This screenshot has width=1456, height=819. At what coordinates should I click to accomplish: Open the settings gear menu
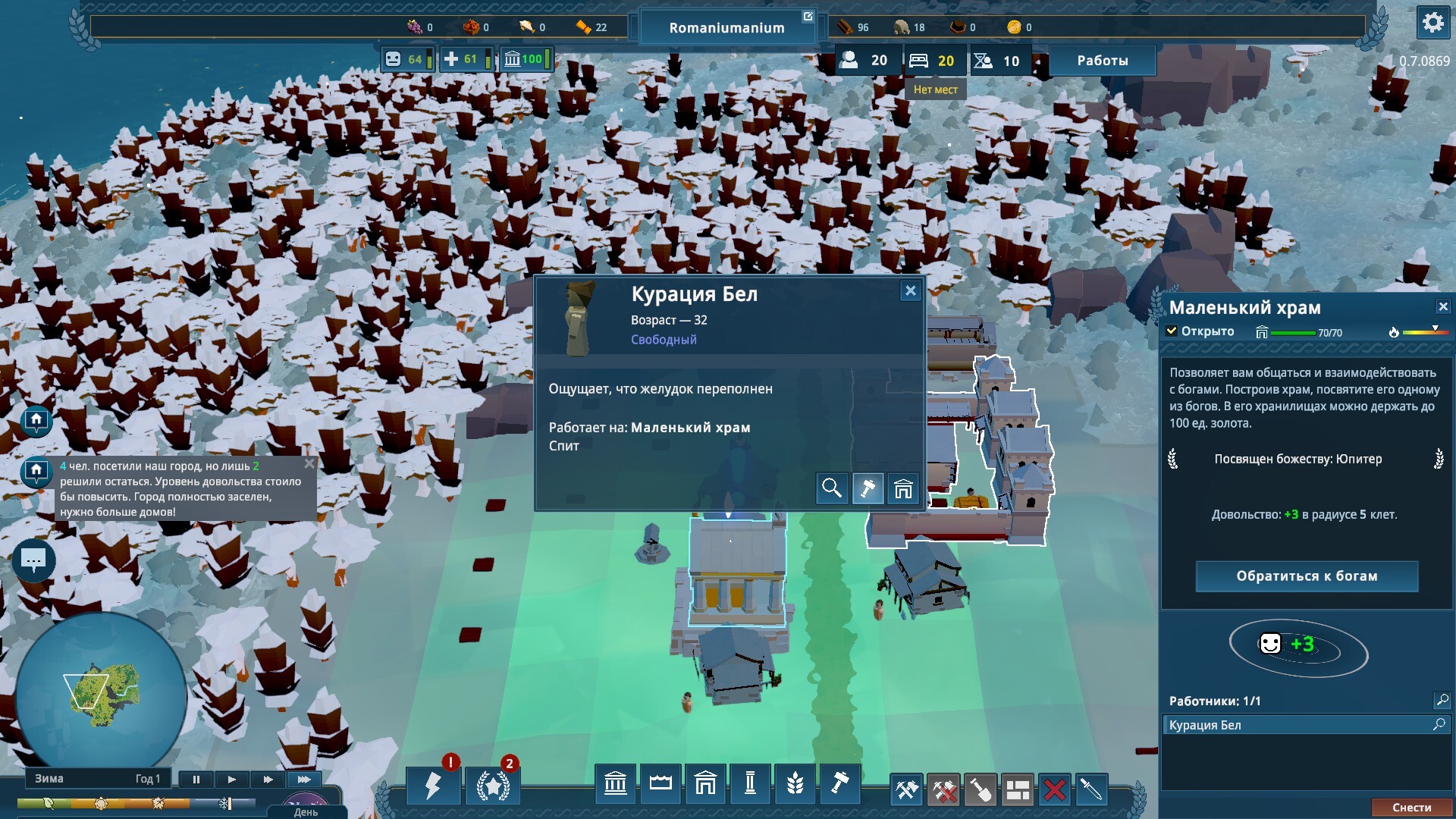(x=1432, y=23)
